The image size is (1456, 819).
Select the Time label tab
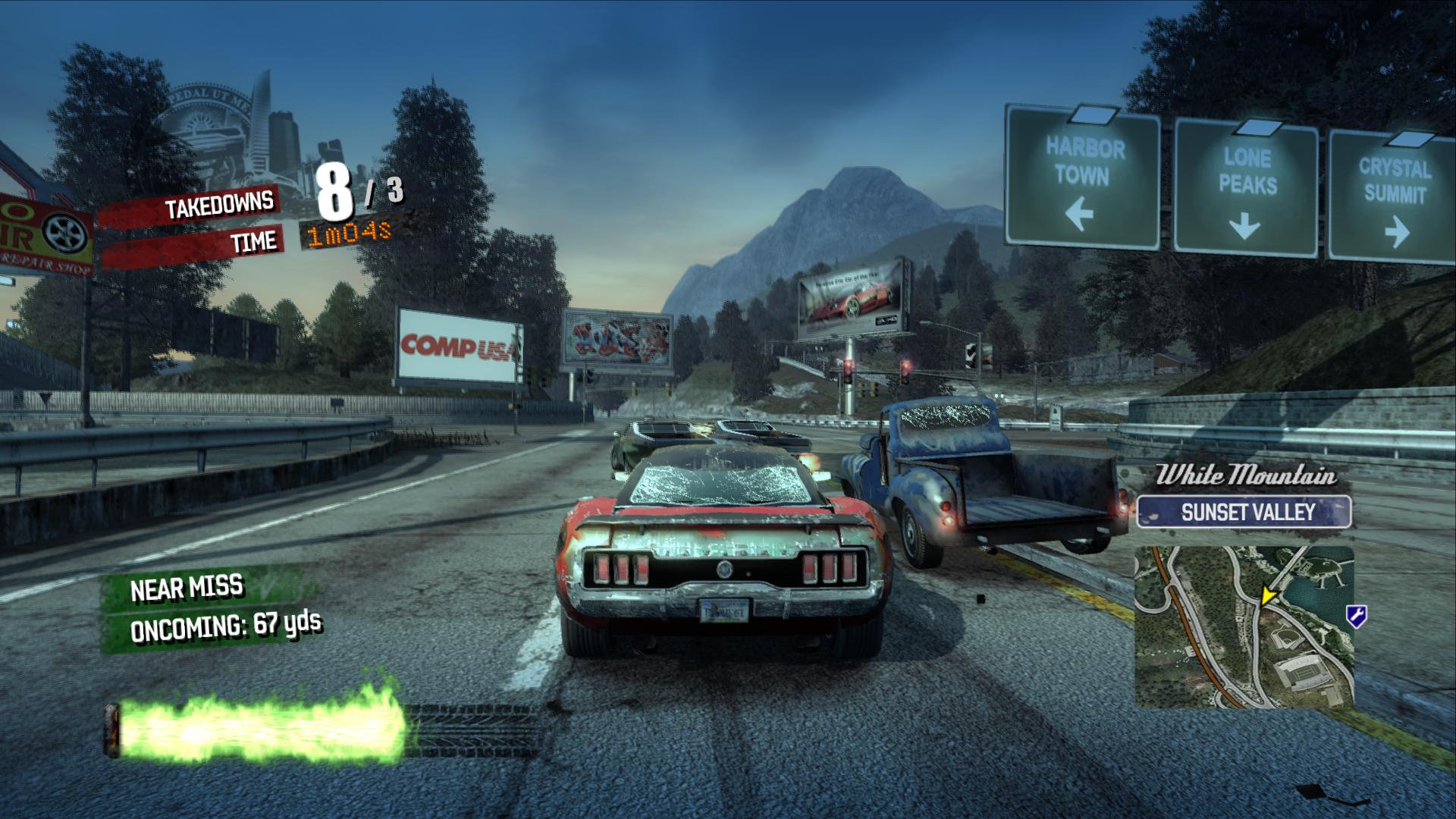tap(254, 243)
